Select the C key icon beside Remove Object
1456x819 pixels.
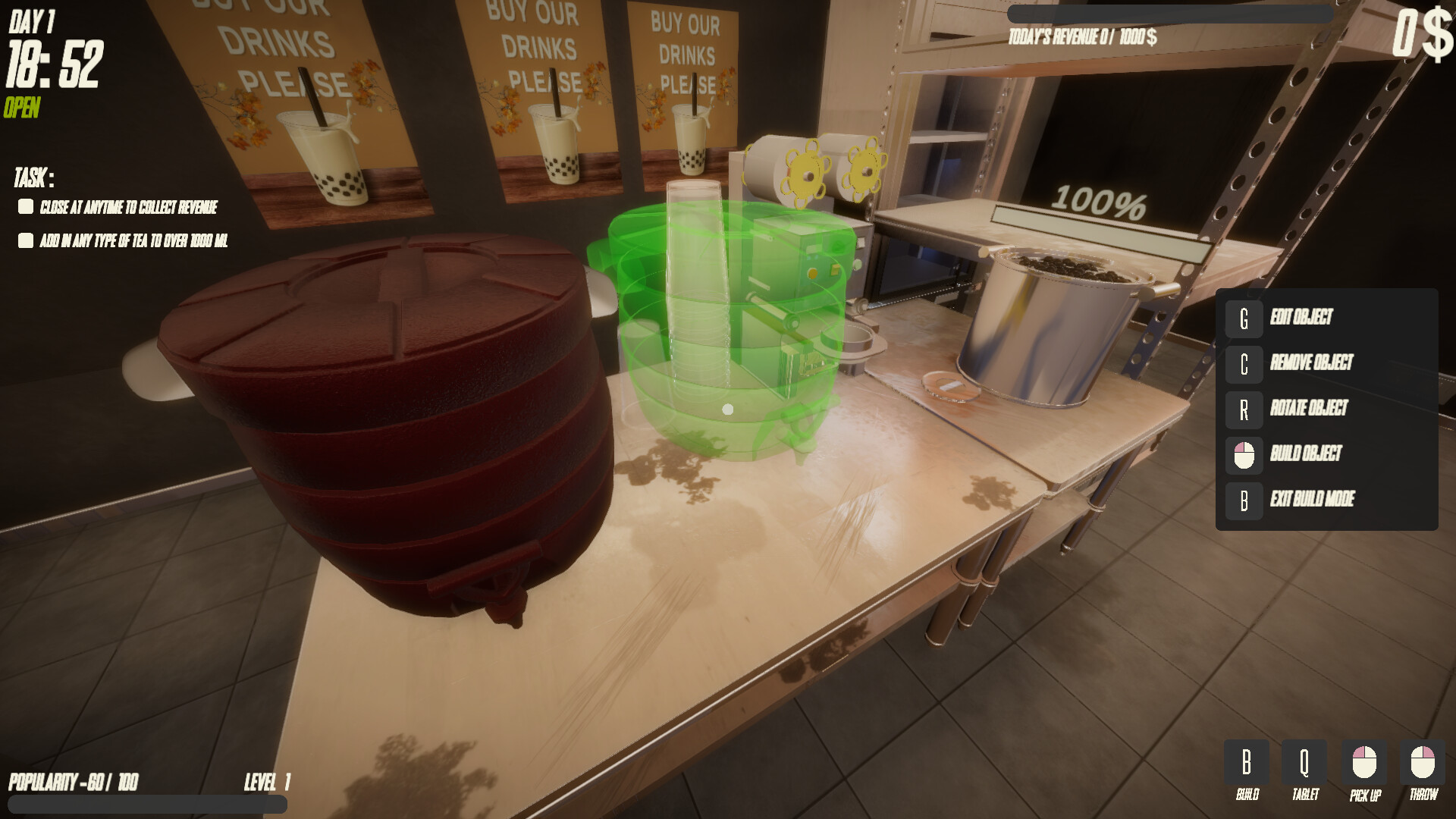[1244, 363]
